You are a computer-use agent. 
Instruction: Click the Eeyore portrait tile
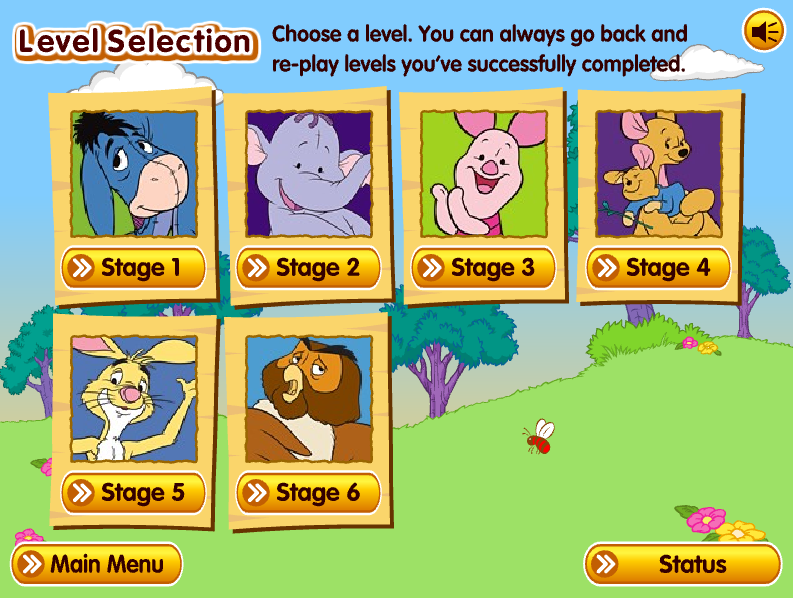click(134, 172)
